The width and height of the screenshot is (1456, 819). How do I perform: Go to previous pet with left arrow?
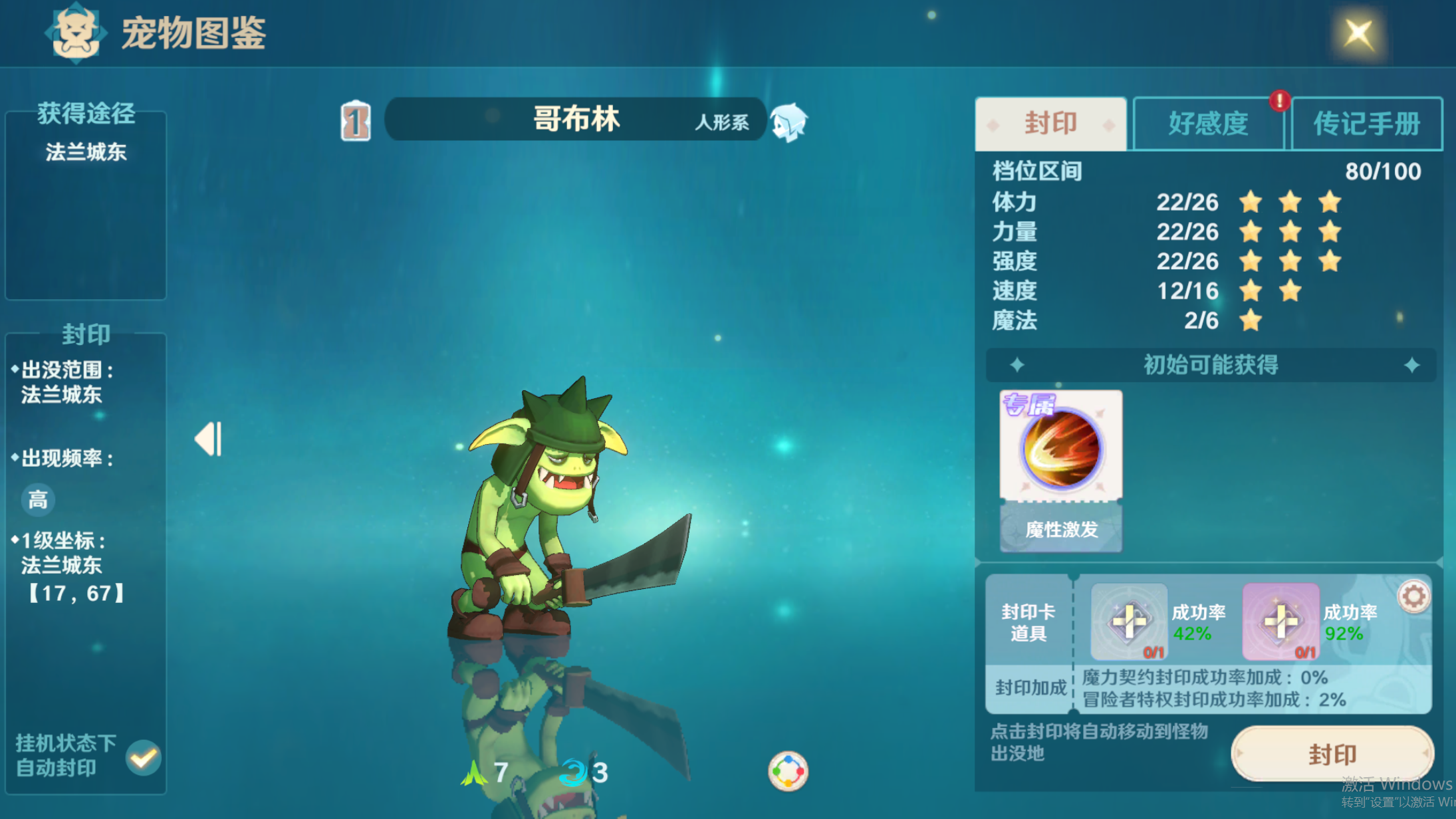coord(208,439)
